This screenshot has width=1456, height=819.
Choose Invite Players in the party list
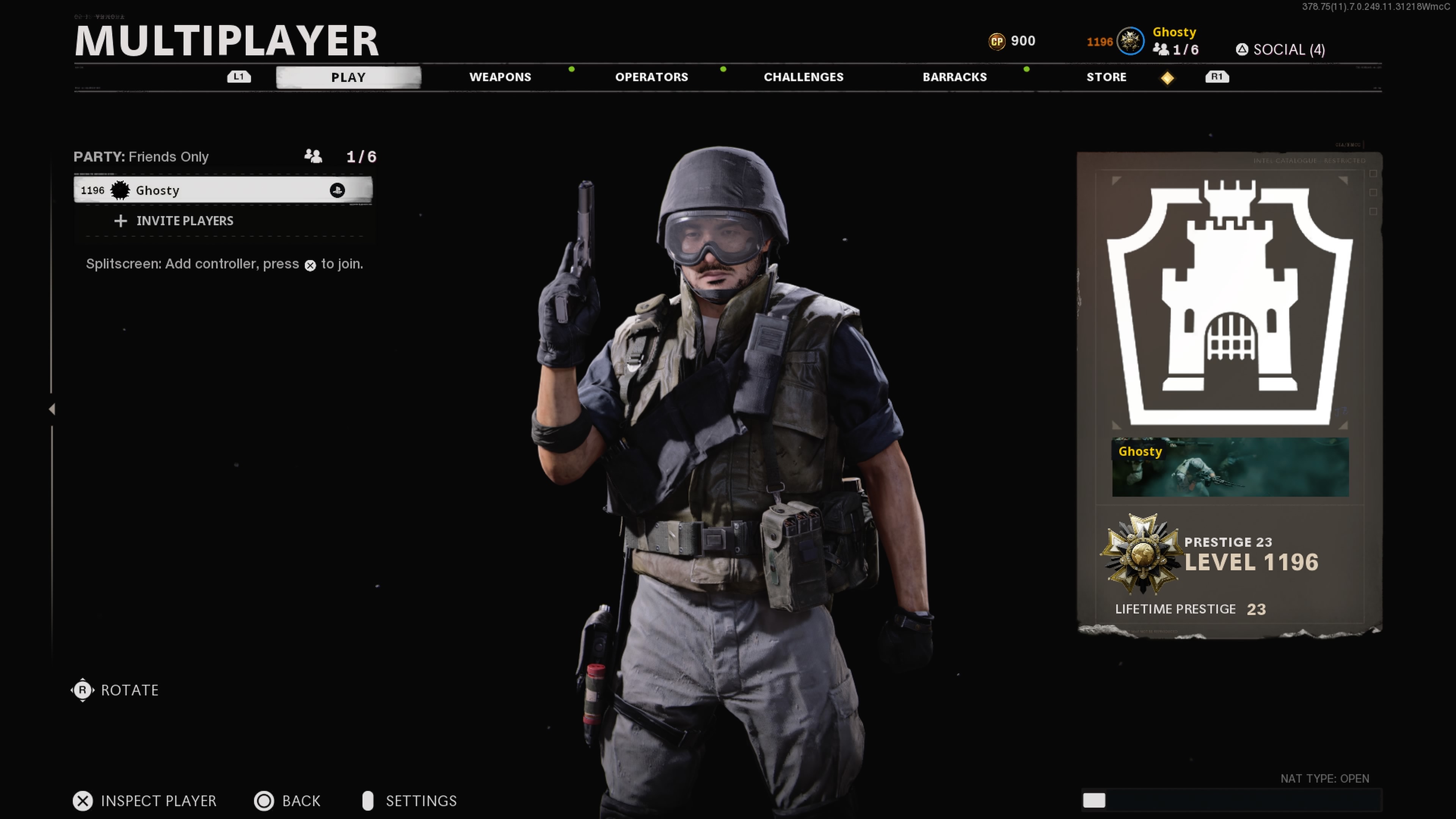click(184, 221)
